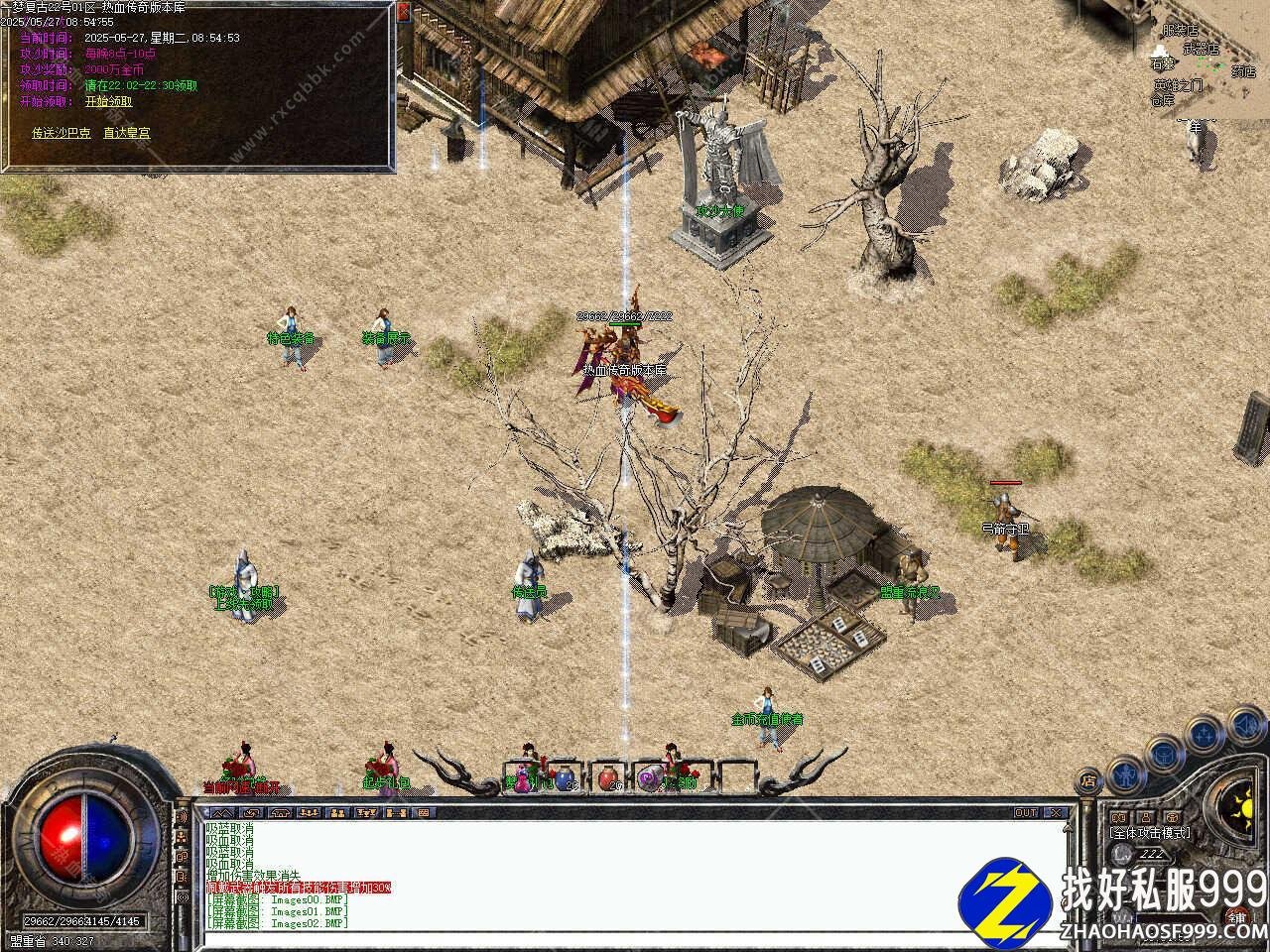1270x952 pixels.
Task: Open the shop with the round 店 button
Action: pos(1088,780)
